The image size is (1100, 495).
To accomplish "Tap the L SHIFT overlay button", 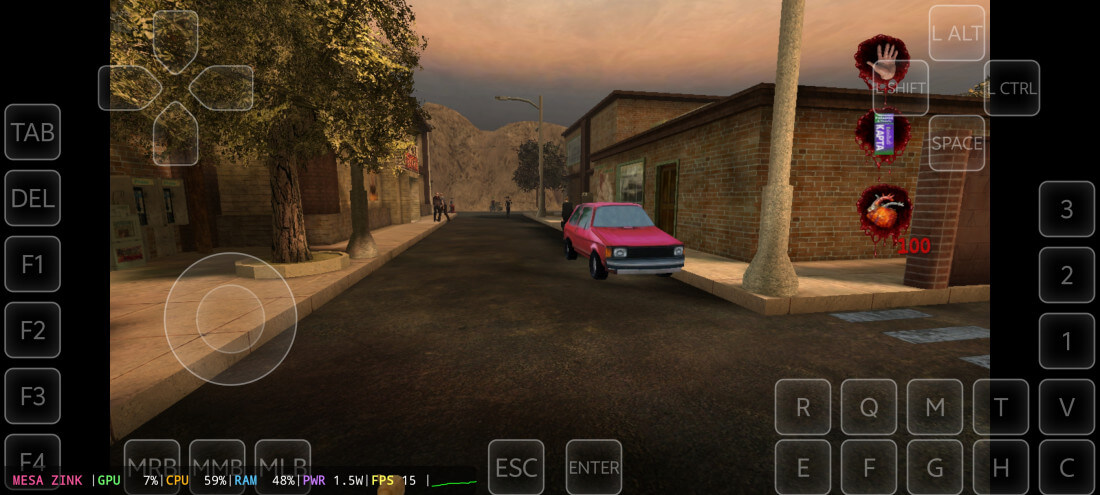I will click(x=901, y=88).
